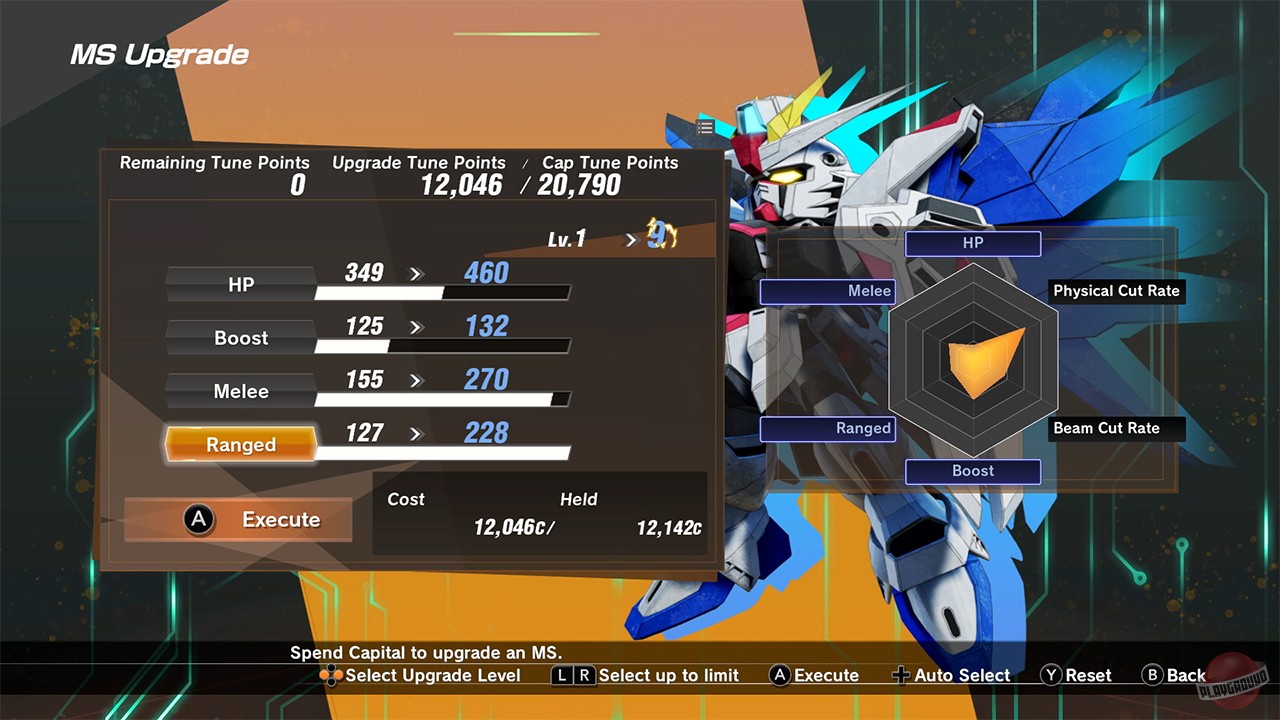Select the Melee upgrade row
Image resolution: width=1280 pixels, height=720 pixels.
[240, 391]
